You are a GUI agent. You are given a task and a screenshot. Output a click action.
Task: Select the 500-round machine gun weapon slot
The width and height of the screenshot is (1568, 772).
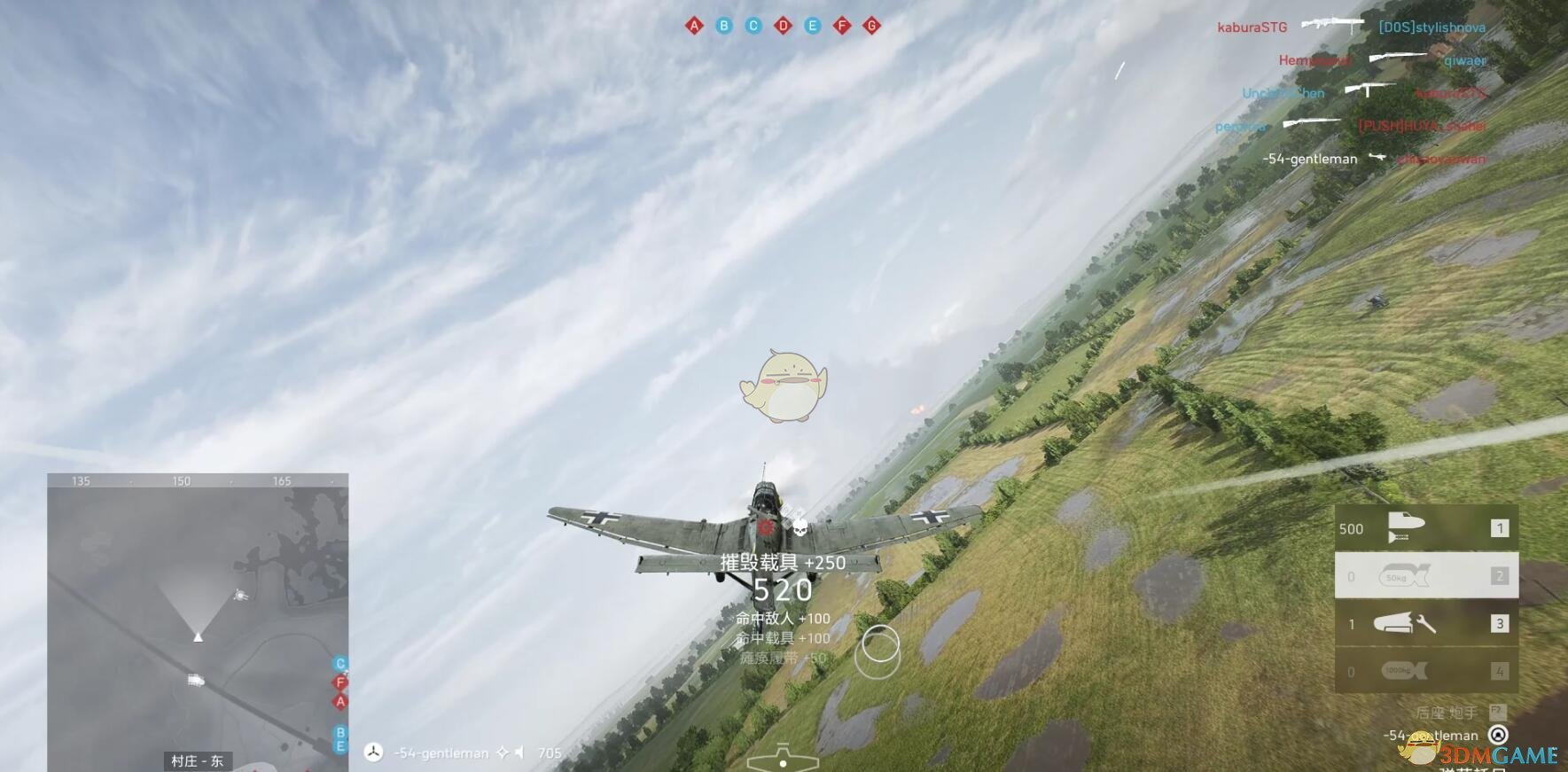1425,528
